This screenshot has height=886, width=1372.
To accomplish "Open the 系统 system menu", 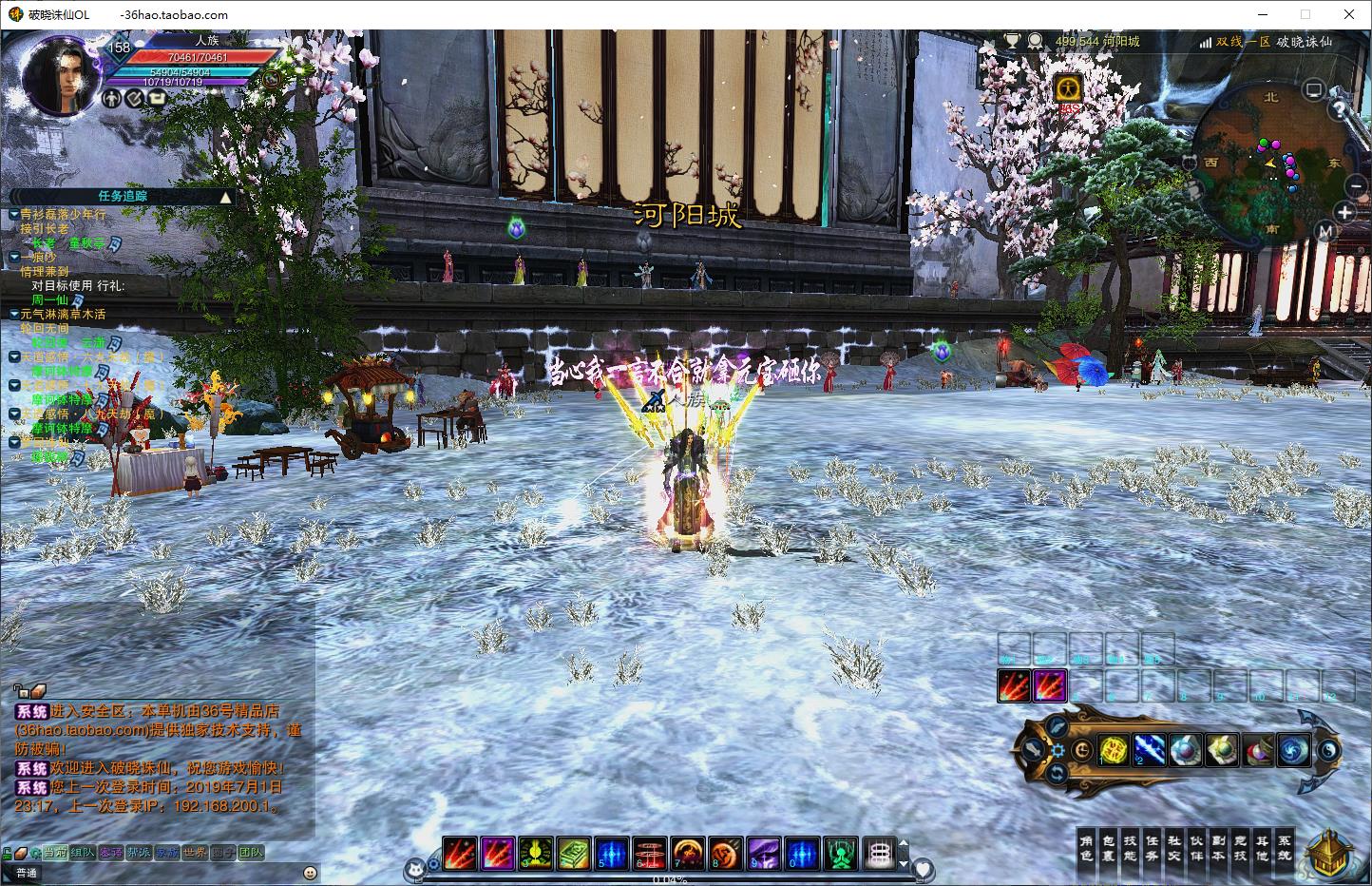I will click(1284, 848).
